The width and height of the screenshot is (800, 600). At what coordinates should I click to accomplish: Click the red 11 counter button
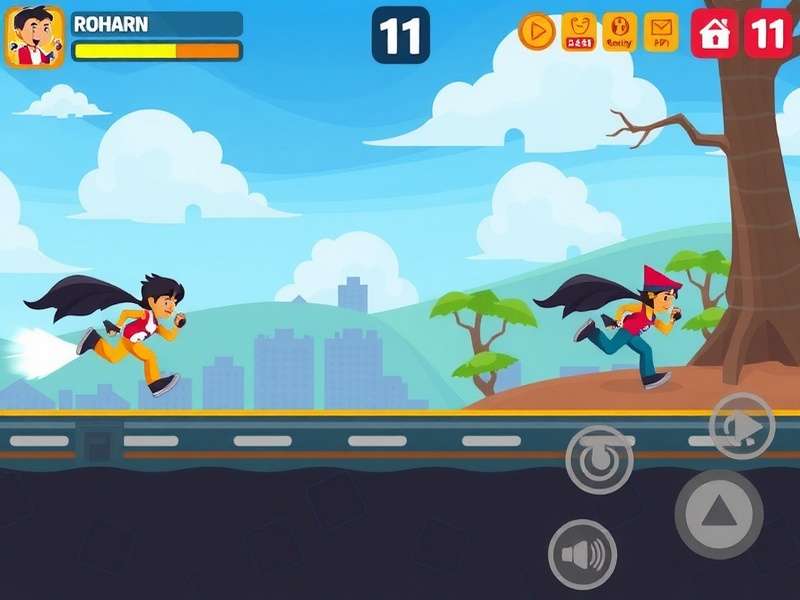(x=768, y=33)
